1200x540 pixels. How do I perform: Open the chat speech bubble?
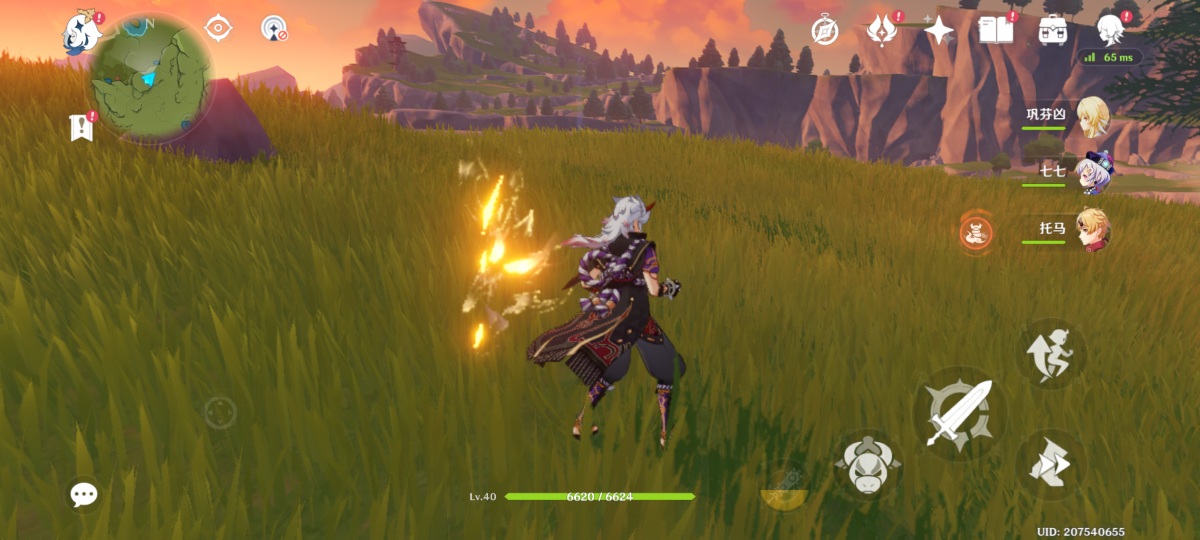pos(84,494)
